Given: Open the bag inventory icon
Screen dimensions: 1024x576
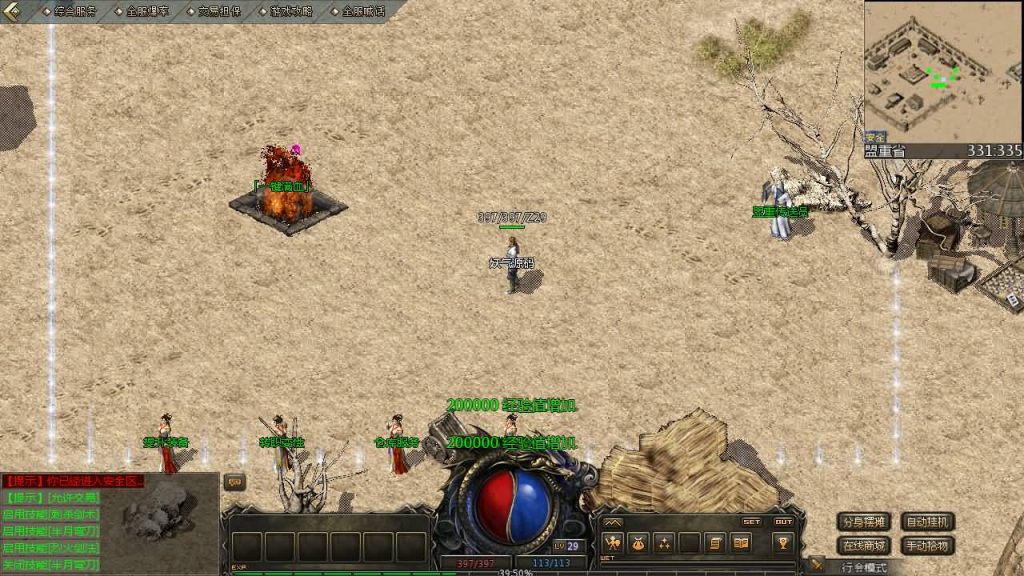Looking at the screenshot, I should coord(637,543).
